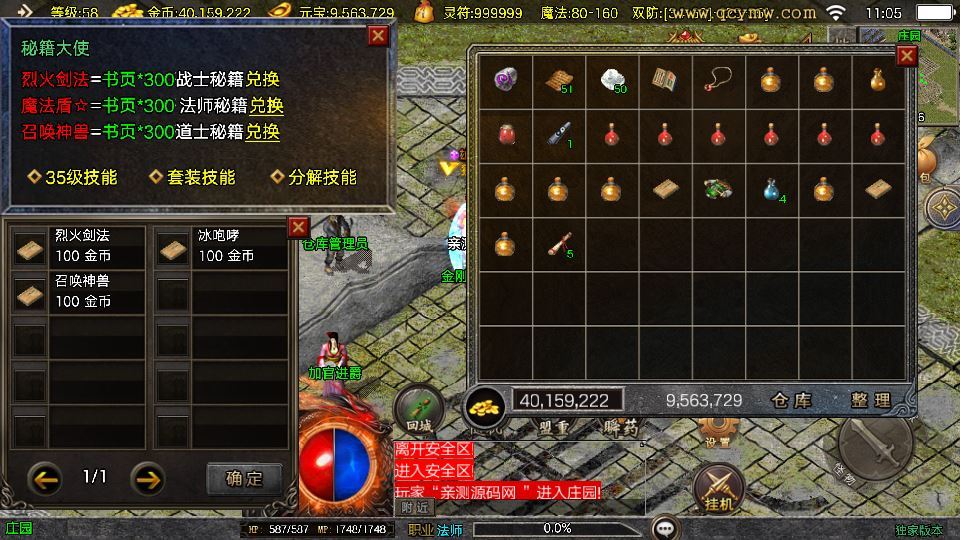This screenshot has width=960, height=540.
Task: Choose the 分解技能 dialogue option
Action: coord(314,177)
